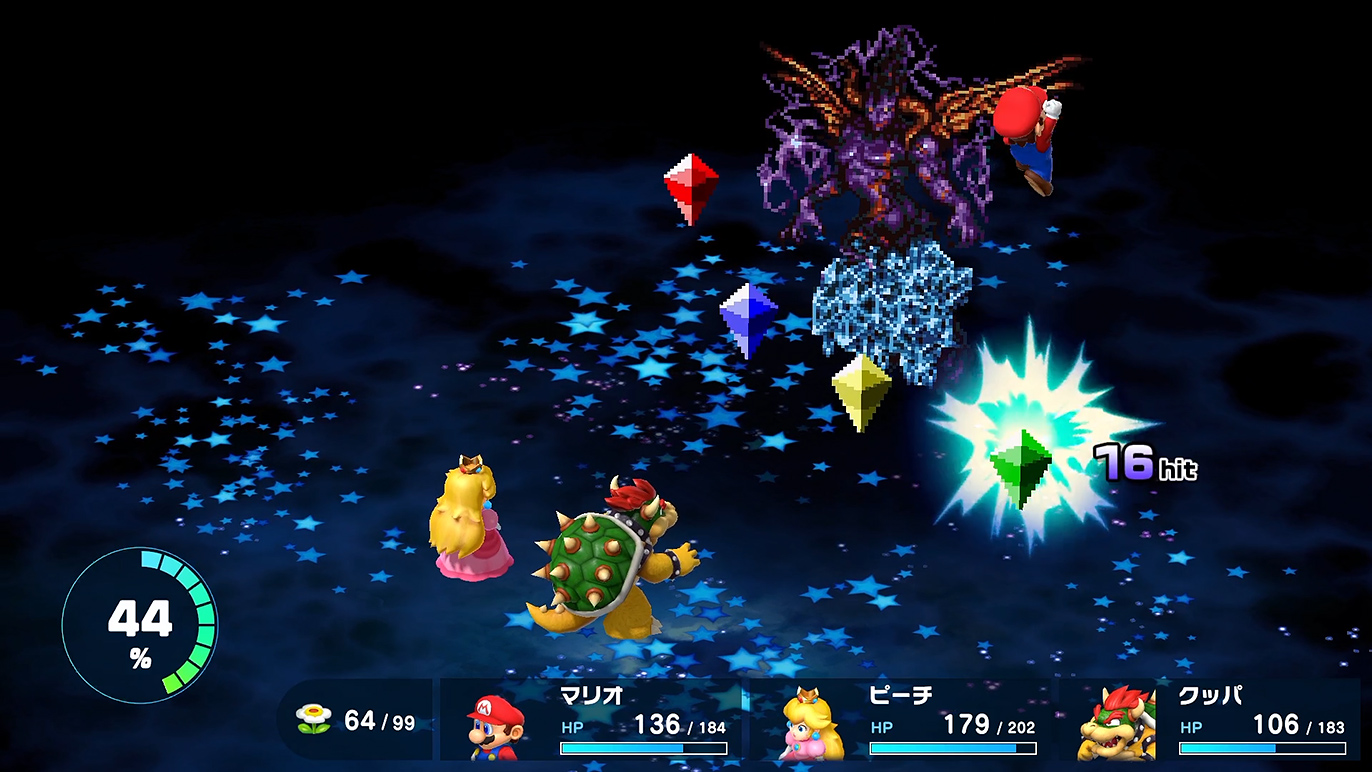Select Bowser's party status panel
The height and width of the screenshot is (772, 1372).
(x=1212, y=721)
